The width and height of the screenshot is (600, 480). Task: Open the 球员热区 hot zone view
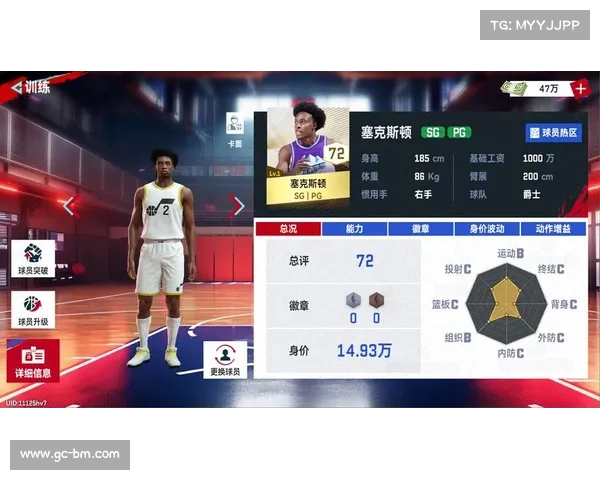pos(553,132)
